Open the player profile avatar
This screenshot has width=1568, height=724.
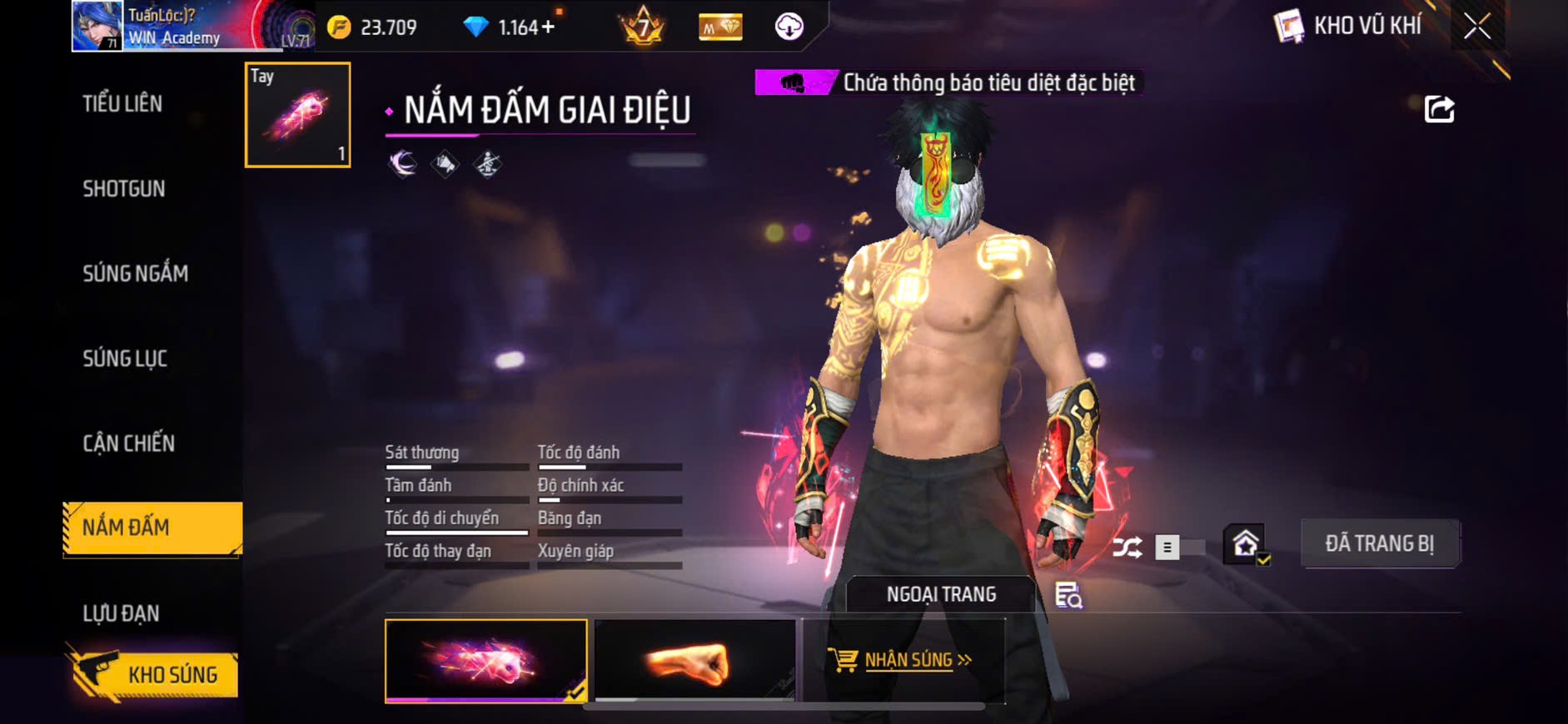[97, 27]
